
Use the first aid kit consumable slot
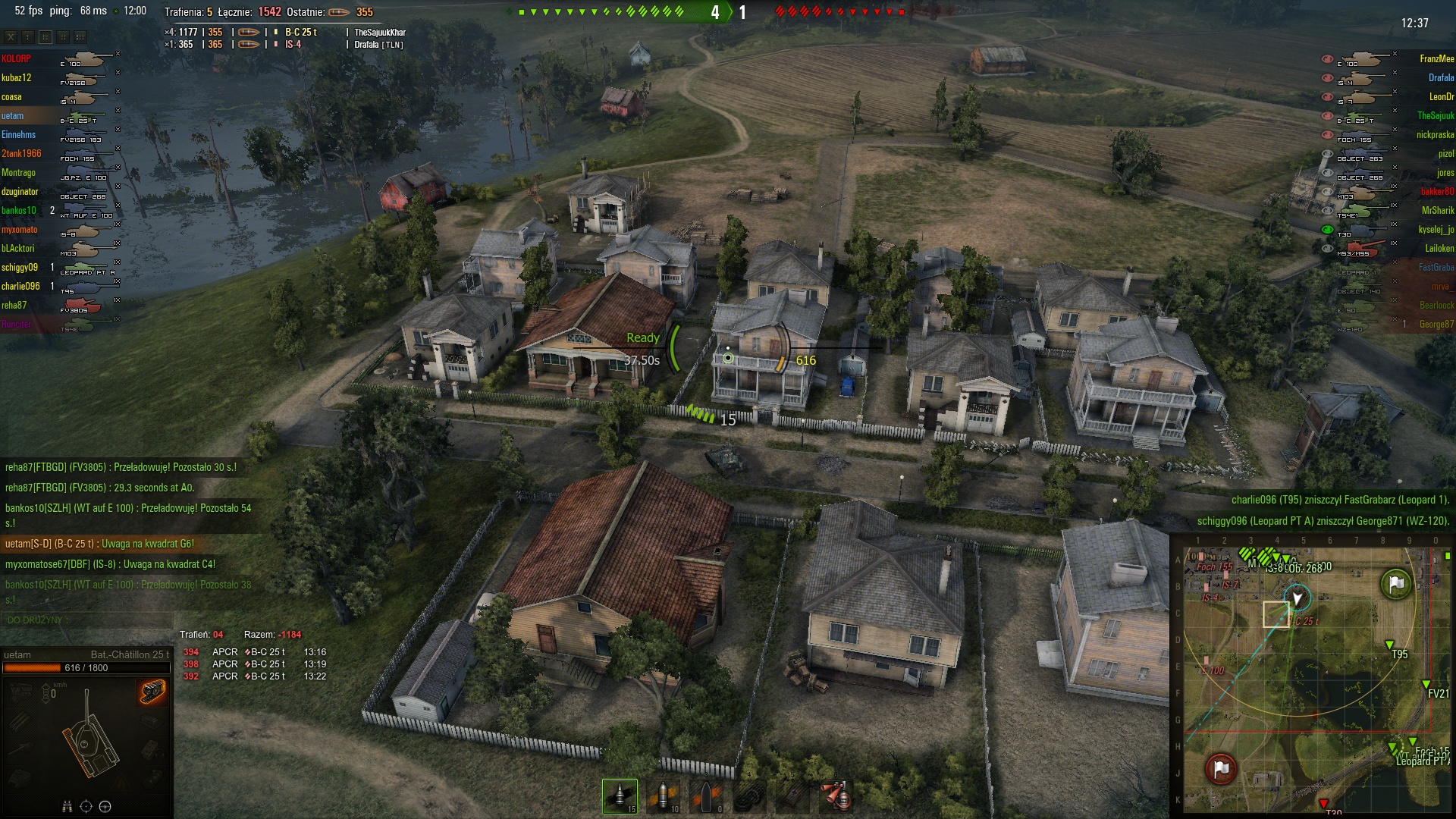[792, 796]
